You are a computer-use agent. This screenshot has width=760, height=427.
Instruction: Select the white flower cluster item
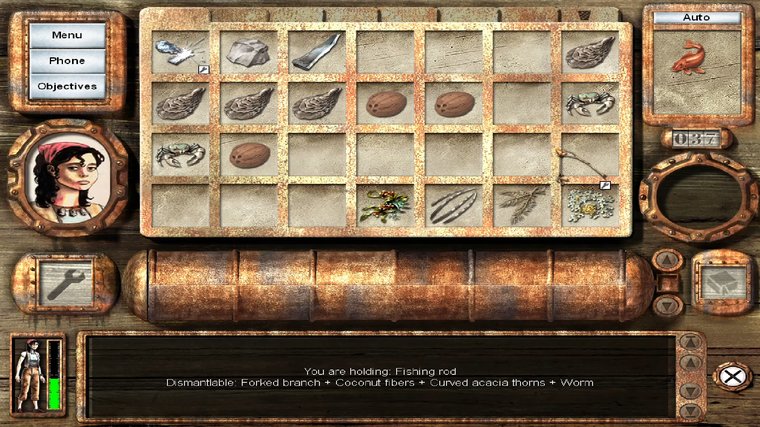tap(588, 205)
